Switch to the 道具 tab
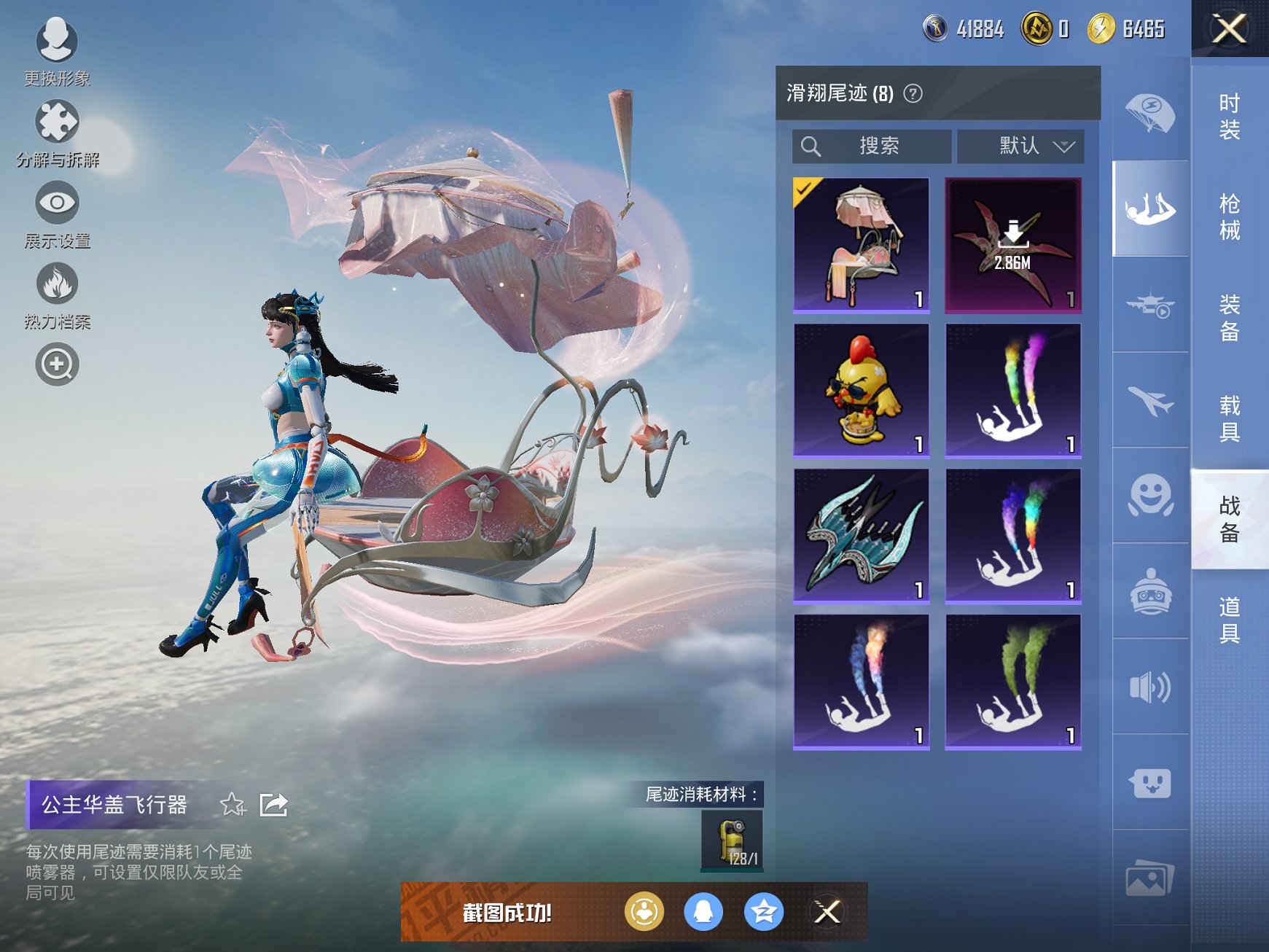 [1228, 620]
